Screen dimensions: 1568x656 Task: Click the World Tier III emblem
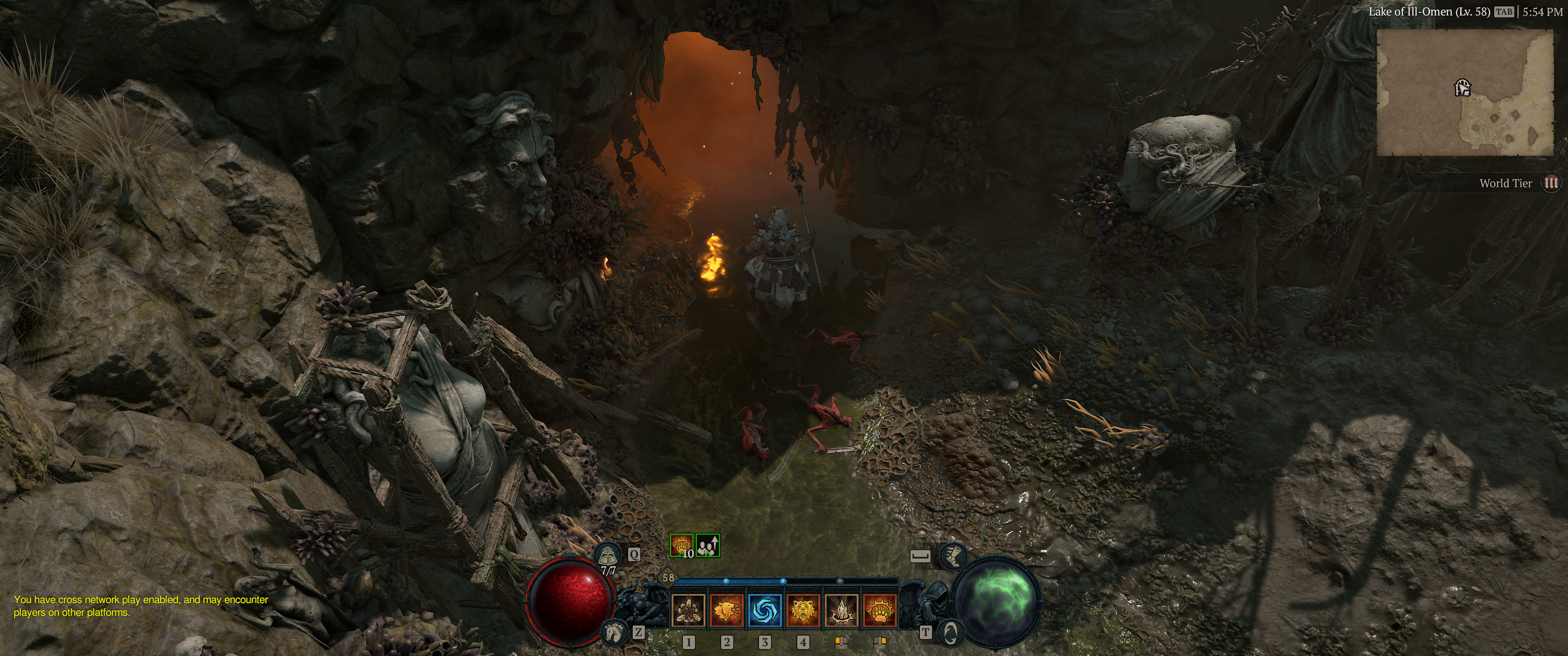(1552, 183)
